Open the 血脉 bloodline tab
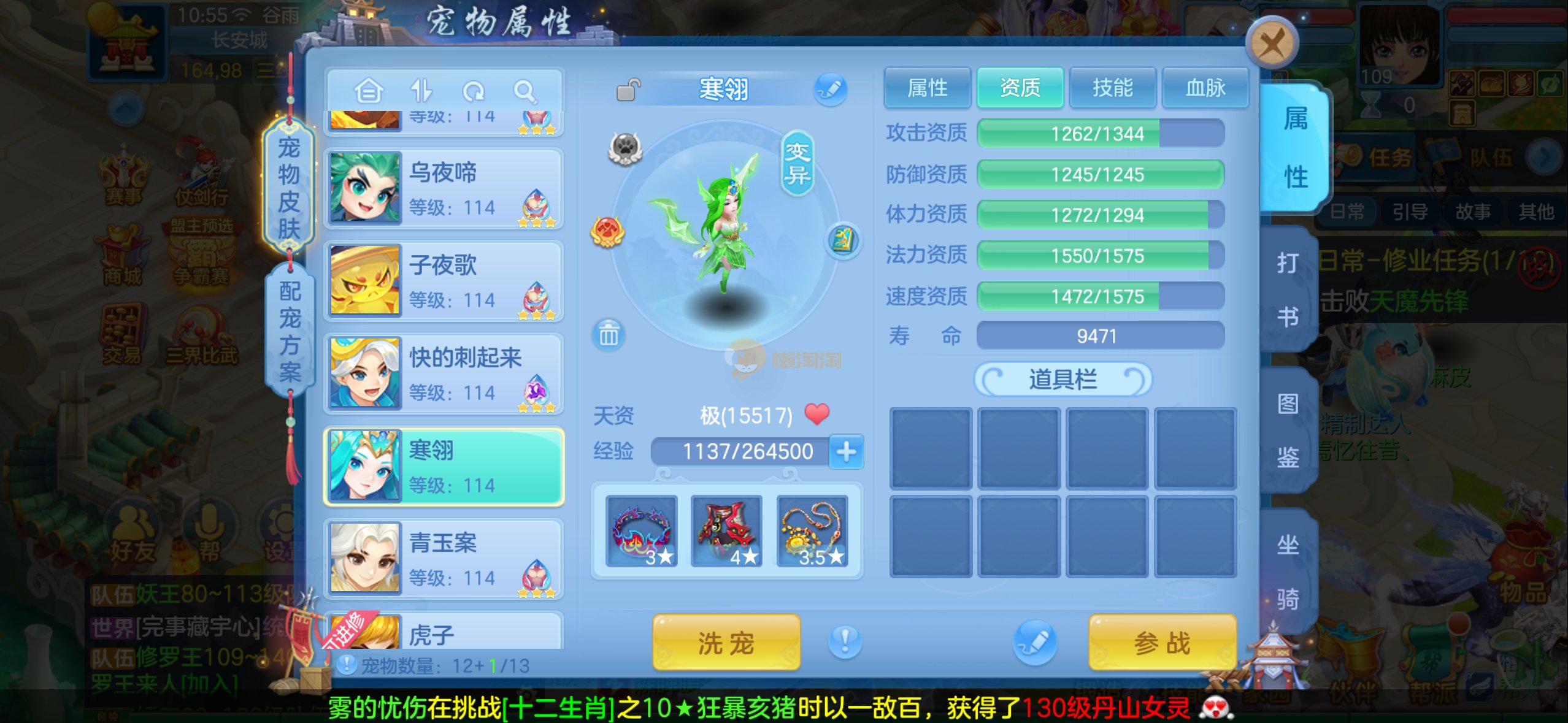1568x723 pixels. click(x=1205, y=88)
